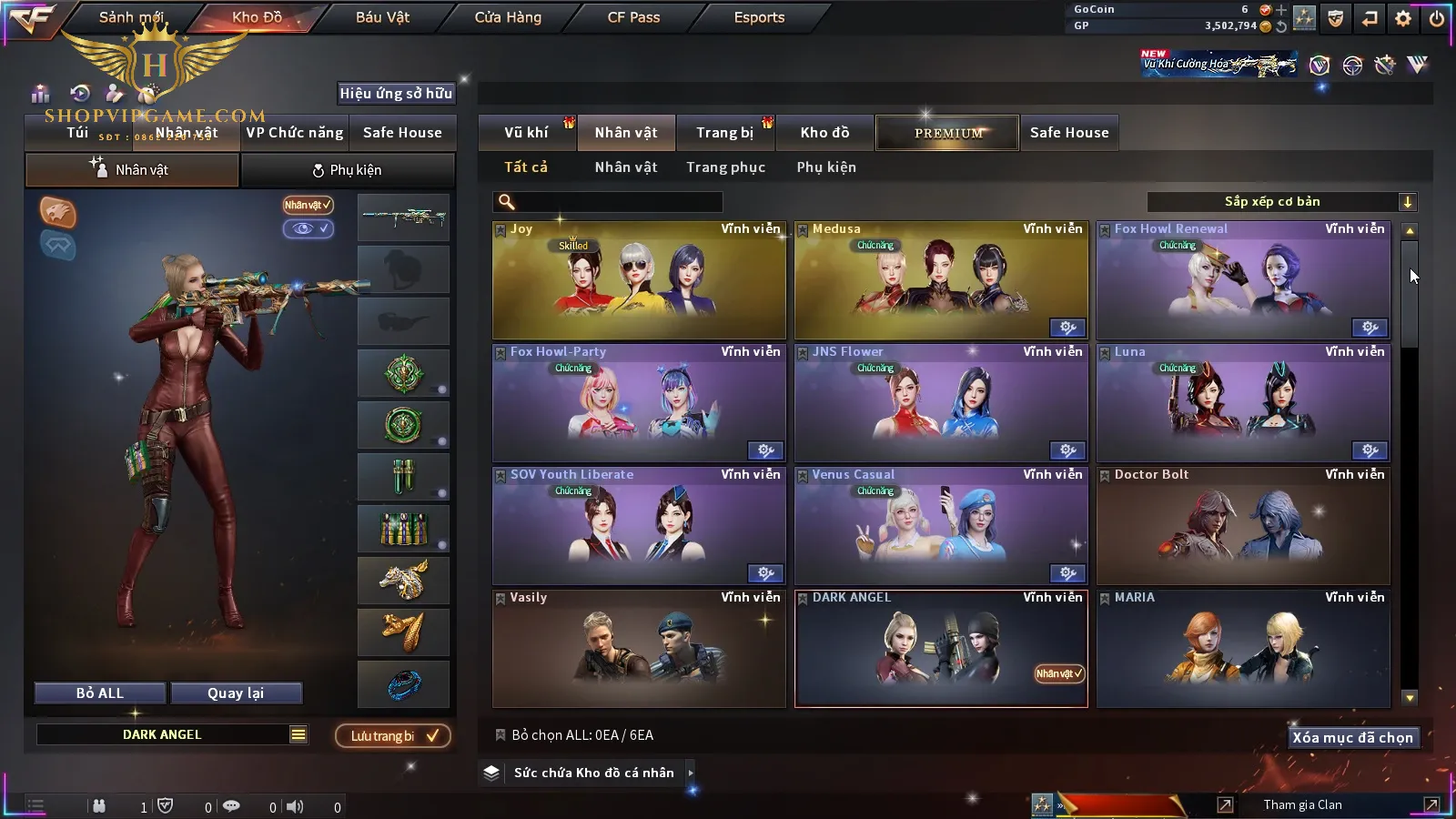Click the Bỏ ALL button

click(100, 693)
